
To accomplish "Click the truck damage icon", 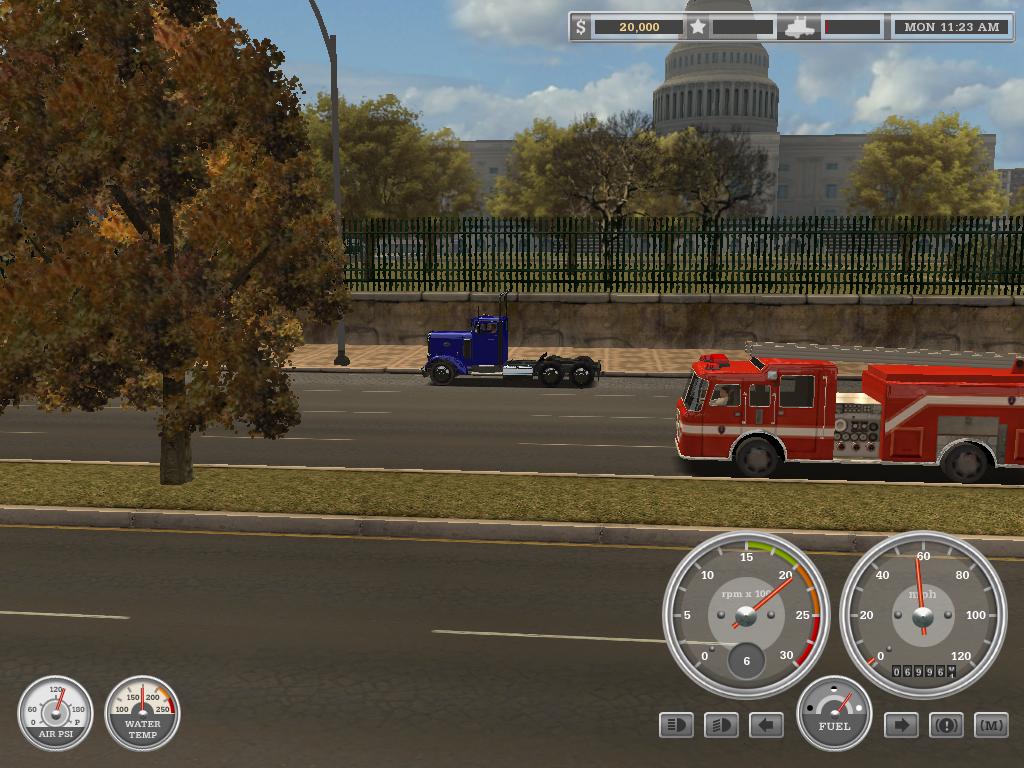I will click(x=800, y=27).
